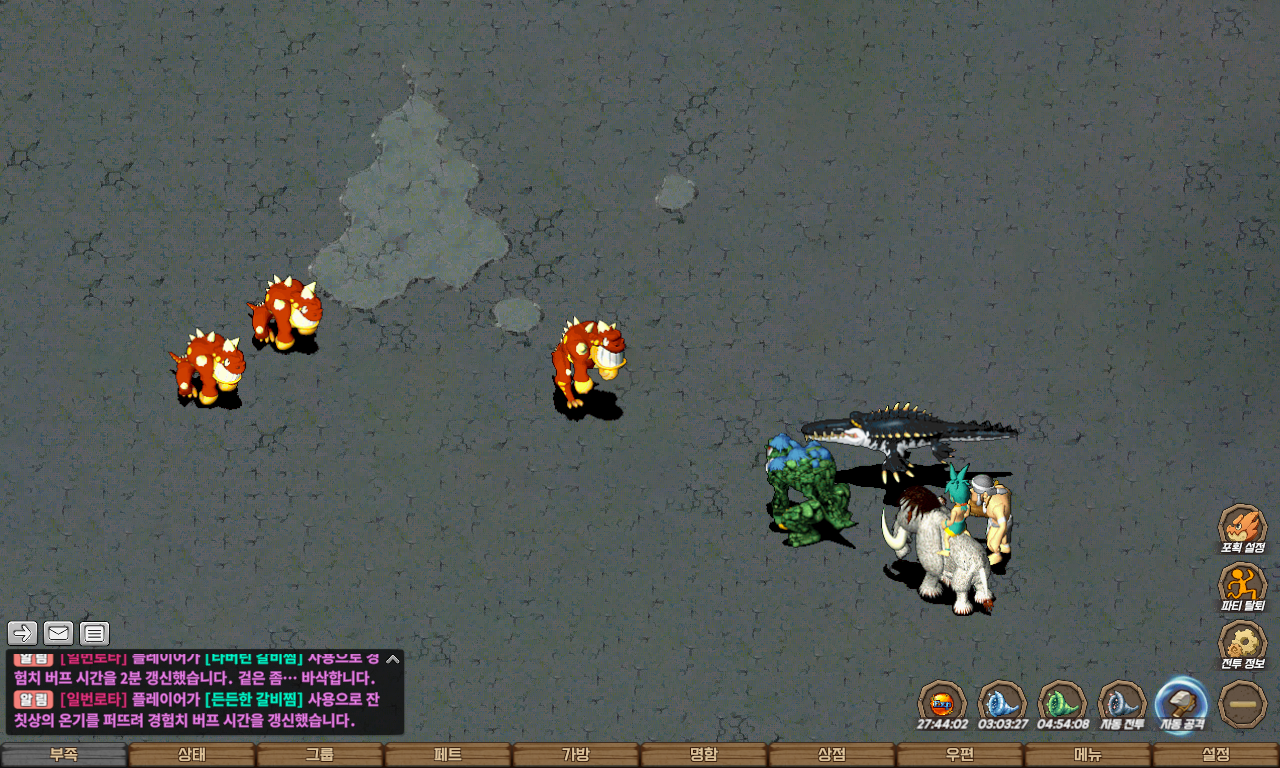The image size is (1280, 768).
Task: Click the envelope button above chat
Action: coord(59,633)
